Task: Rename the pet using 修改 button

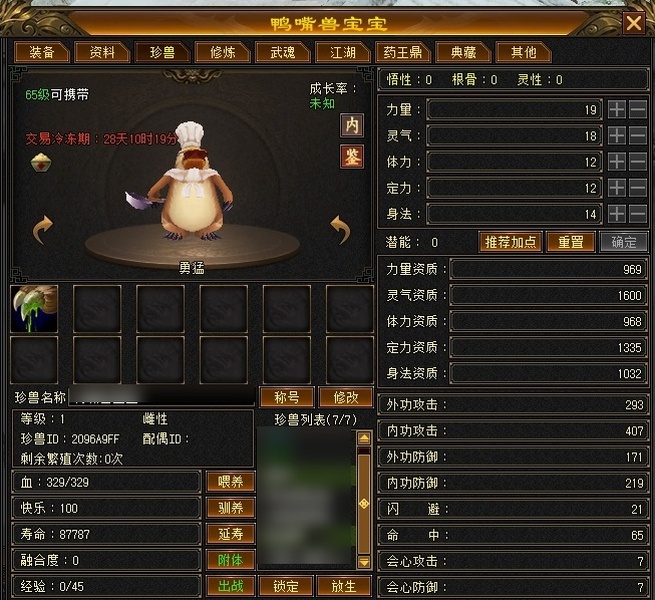Action: [345, 397]
